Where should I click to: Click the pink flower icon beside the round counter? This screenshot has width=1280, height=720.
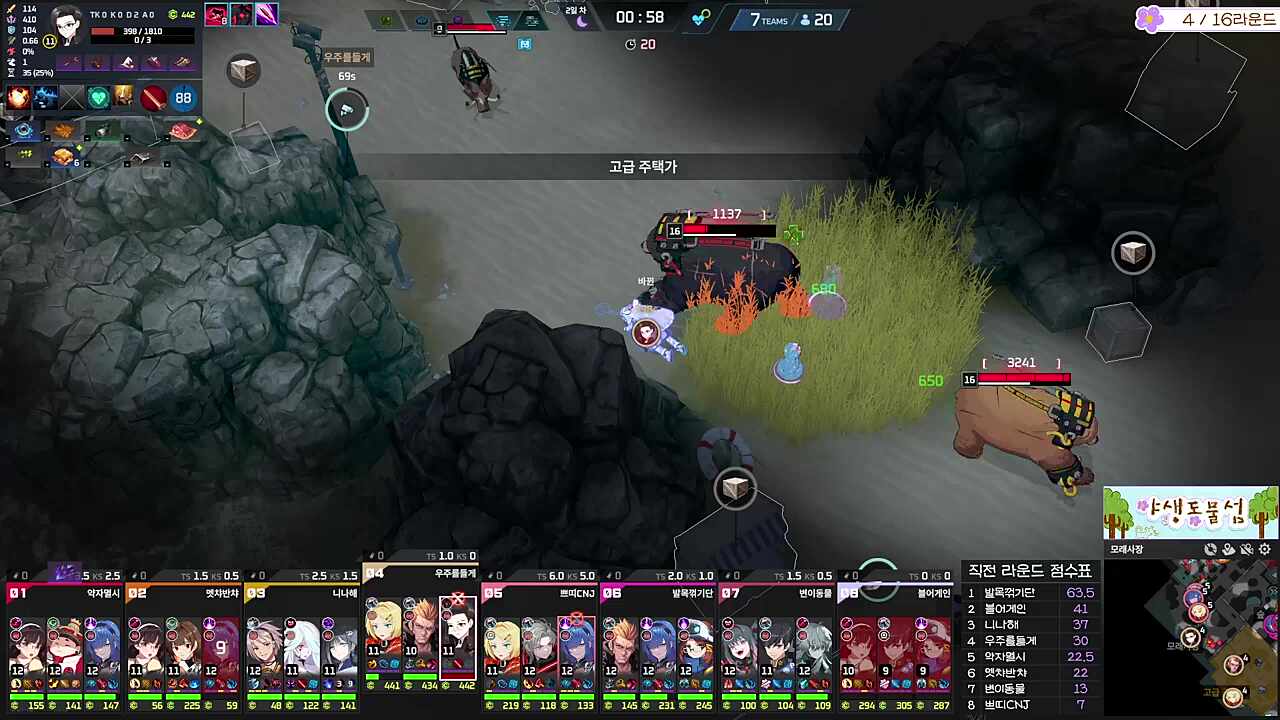tap(1148, 20)
